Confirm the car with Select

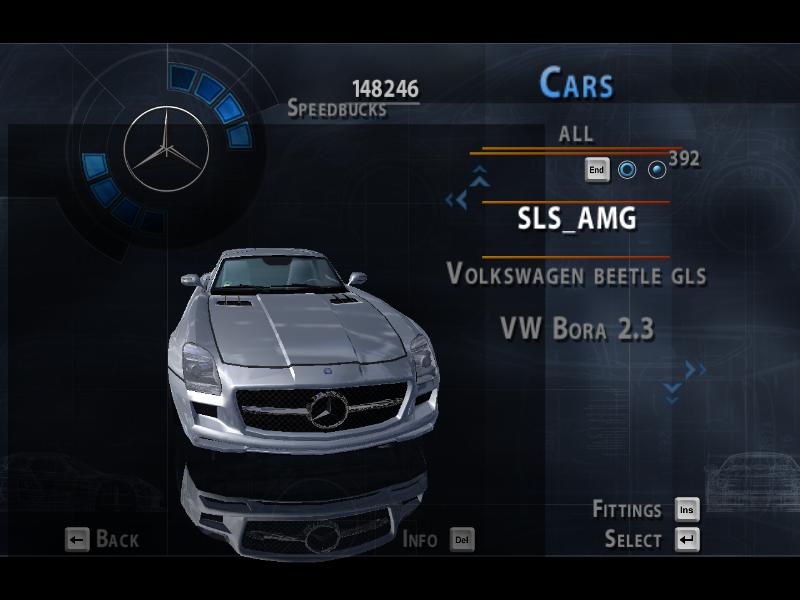pyautogui.click(x=651, y=540)
